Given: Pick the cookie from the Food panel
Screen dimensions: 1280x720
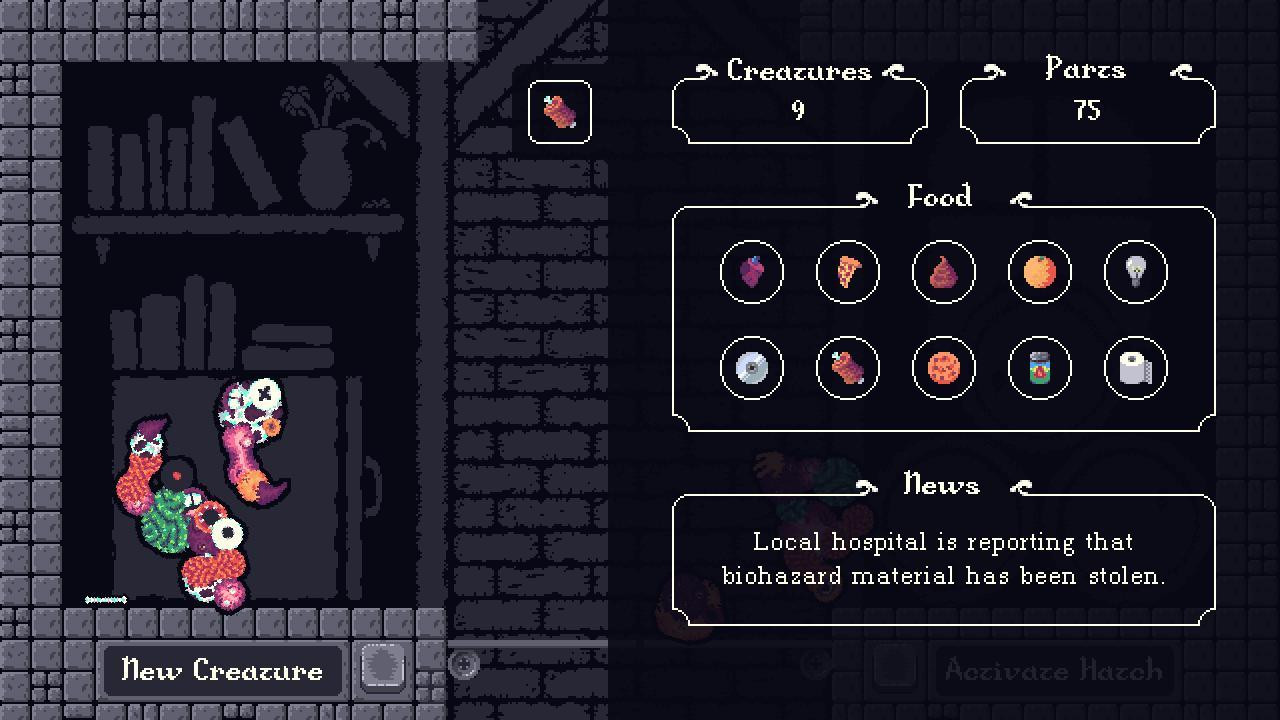Looking at the screenshot, I should coord(943,368).
